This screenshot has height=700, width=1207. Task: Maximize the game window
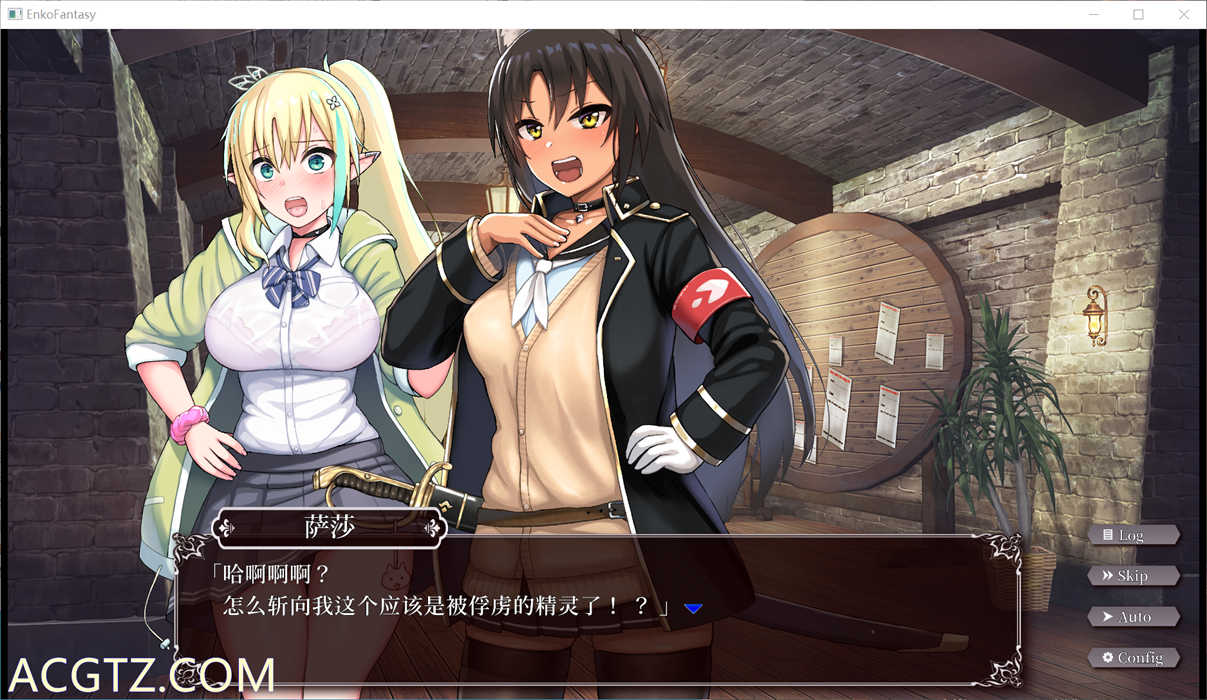pyautogui.click(x=1138, y=14)
